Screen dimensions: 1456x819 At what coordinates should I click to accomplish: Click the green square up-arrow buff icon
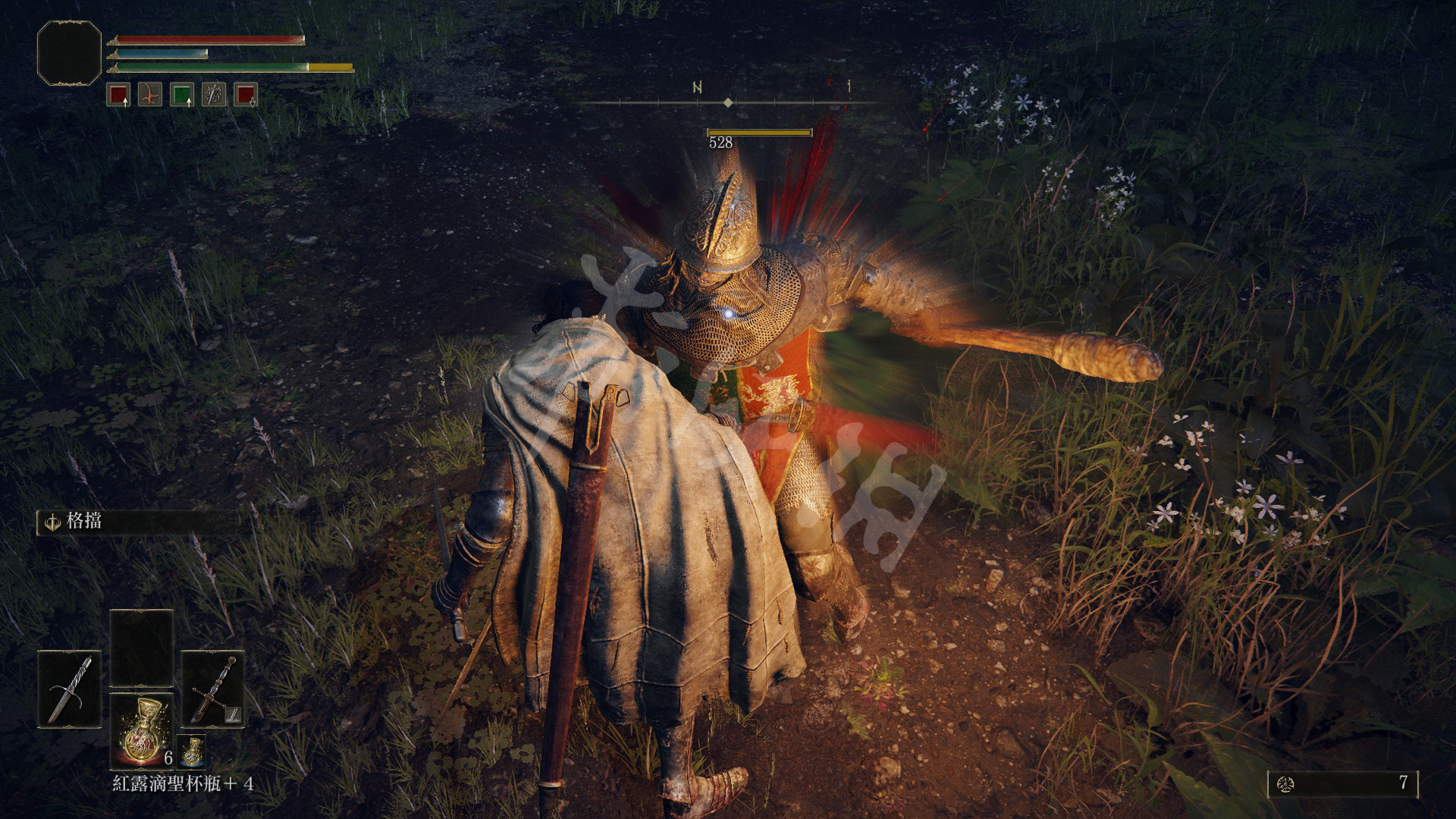(x=182, y=95)
